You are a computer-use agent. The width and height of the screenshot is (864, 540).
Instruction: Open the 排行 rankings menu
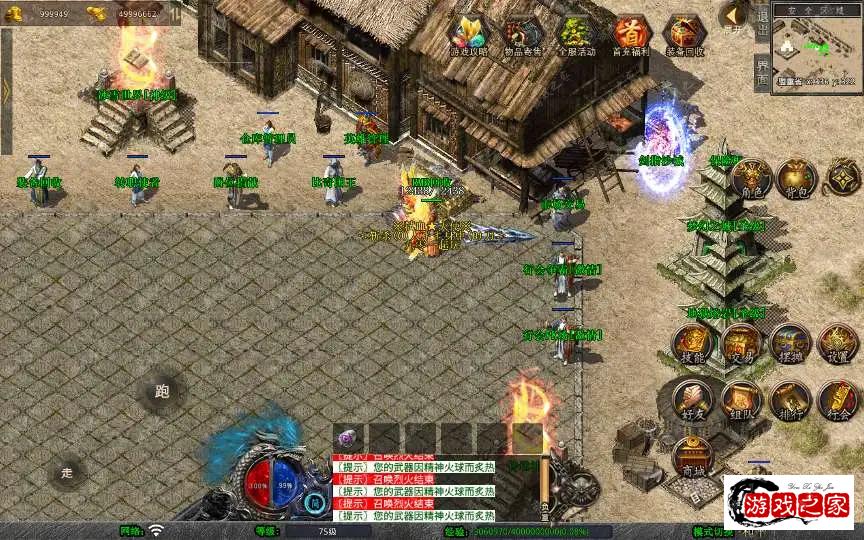point(789,401)
